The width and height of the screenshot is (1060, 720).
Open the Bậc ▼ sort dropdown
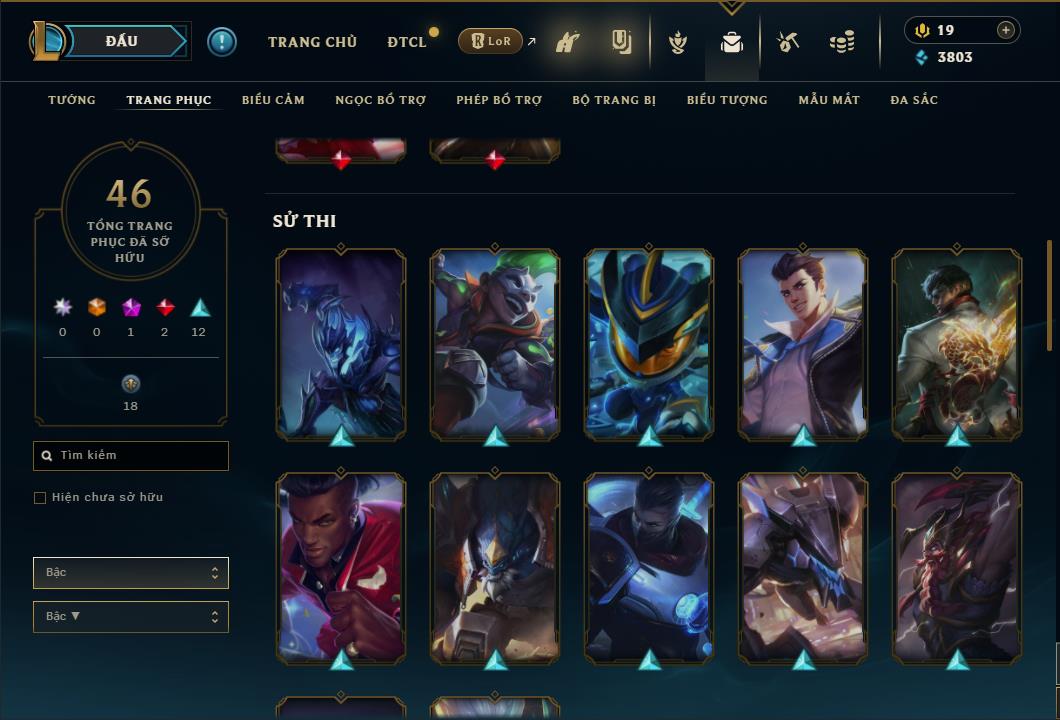coord(131,617)
